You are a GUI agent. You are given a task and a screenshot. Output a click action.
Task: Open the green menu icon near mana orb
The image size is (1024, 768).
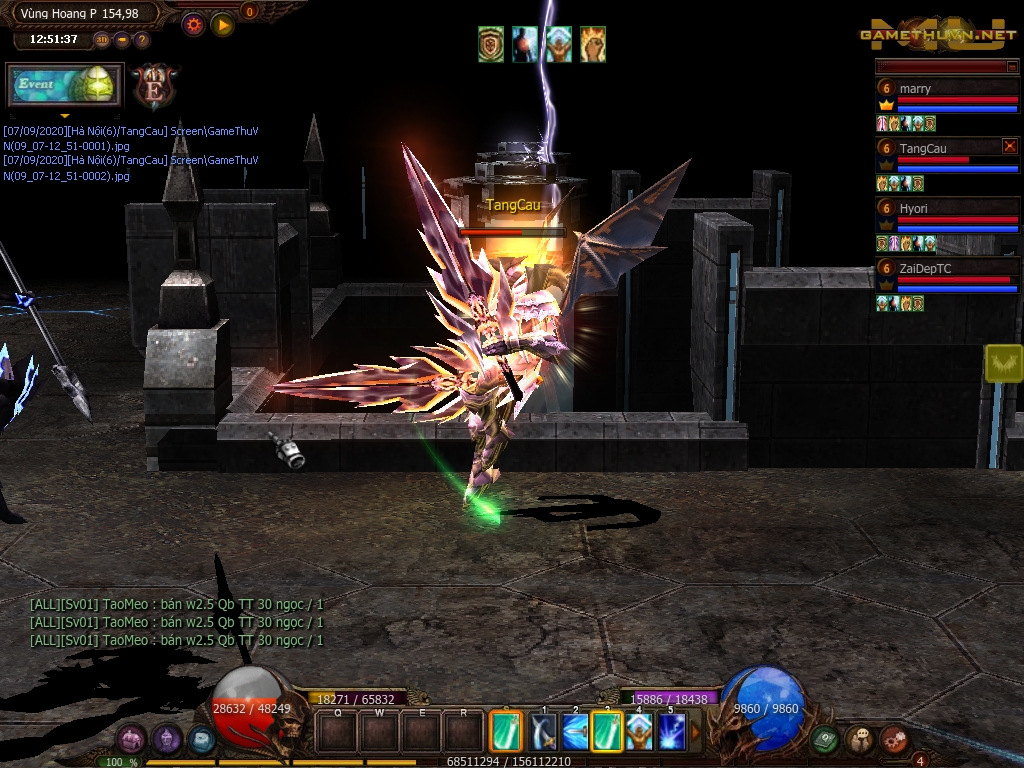pyautogui.click(x=824, y=739)
